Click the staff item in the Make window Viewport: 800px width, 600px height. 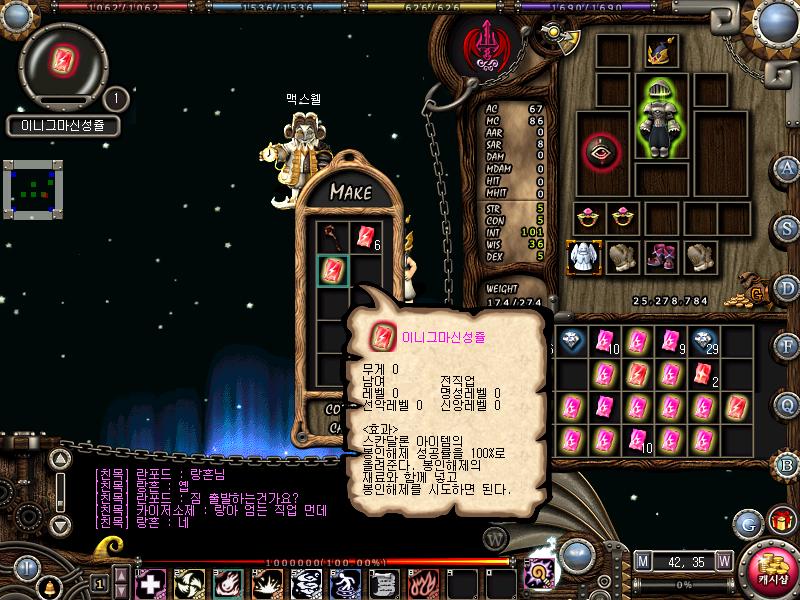pyautogui.click(x=333, y=237)
